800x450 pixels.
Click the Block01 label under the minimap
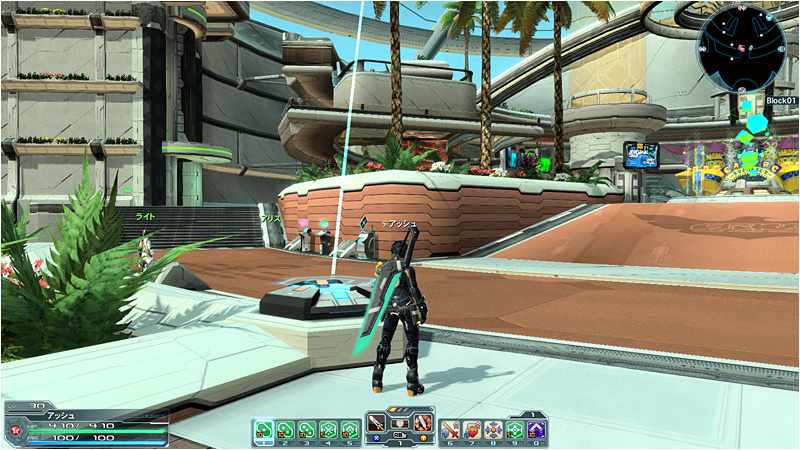[780, 101]
